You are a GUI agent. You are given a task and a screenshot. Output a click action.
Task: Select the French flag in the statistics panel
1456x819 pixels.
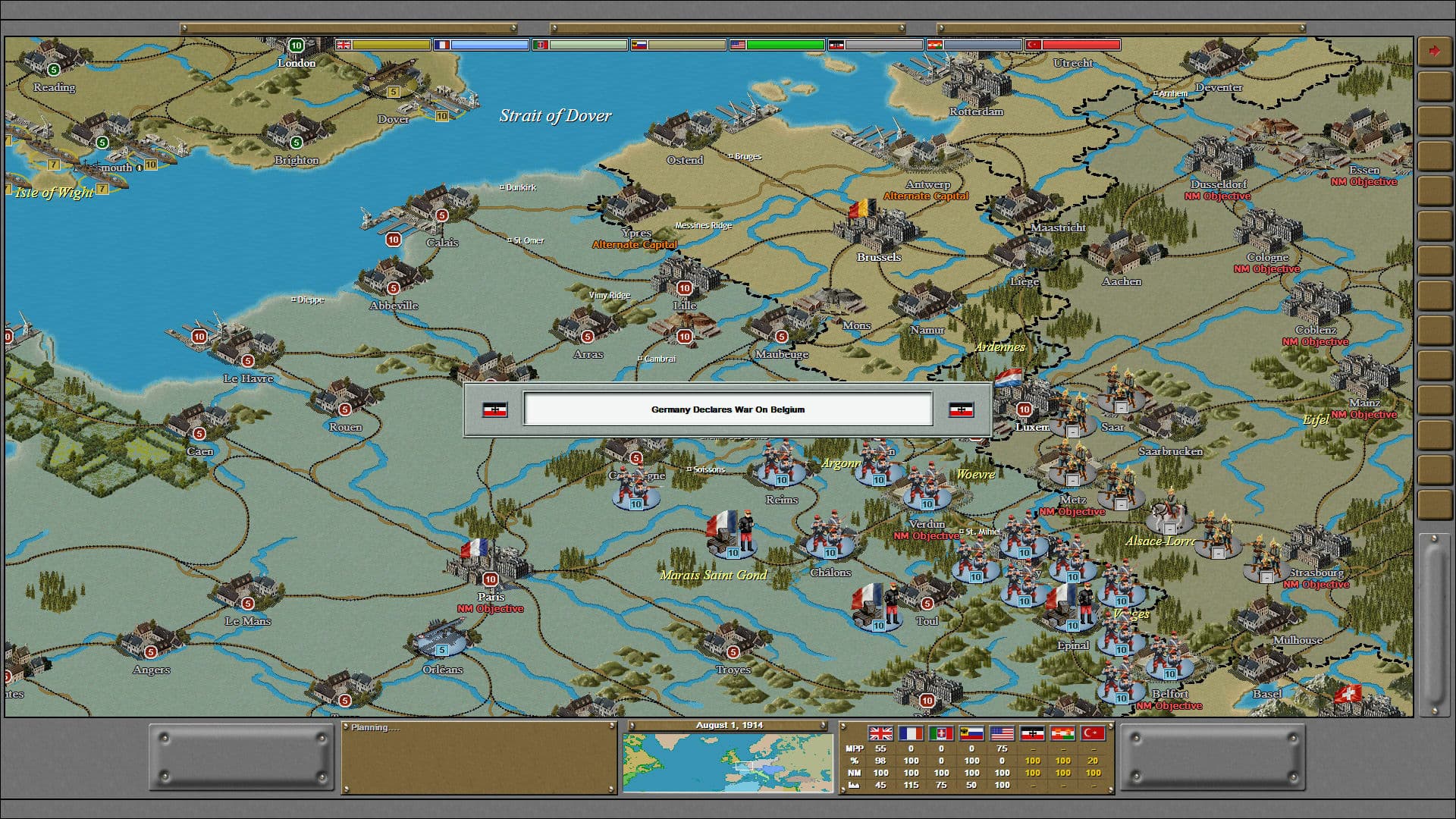[x=910, y=734]
